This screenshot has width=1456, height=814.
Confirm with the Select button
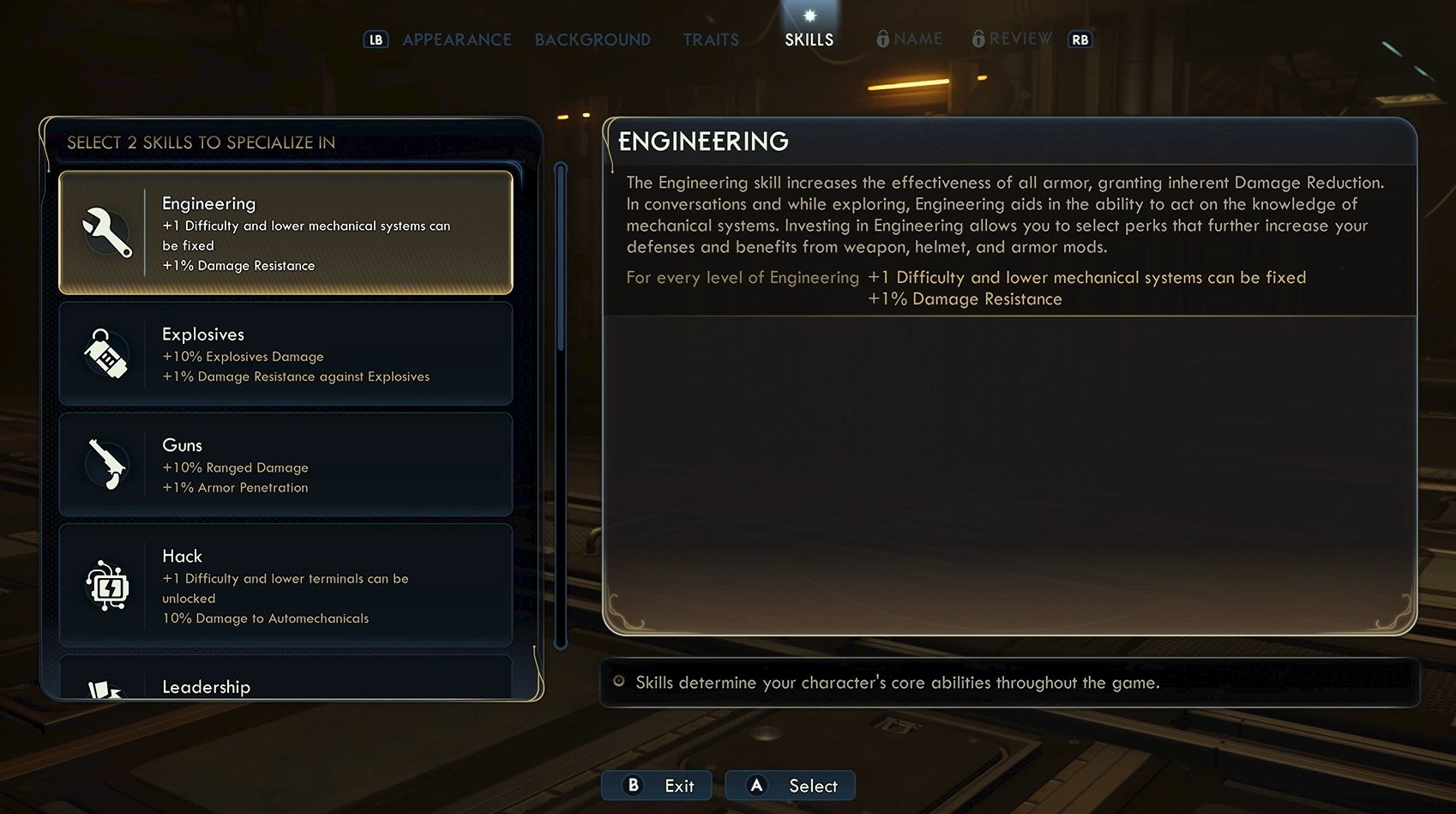(x=791, y=786)
